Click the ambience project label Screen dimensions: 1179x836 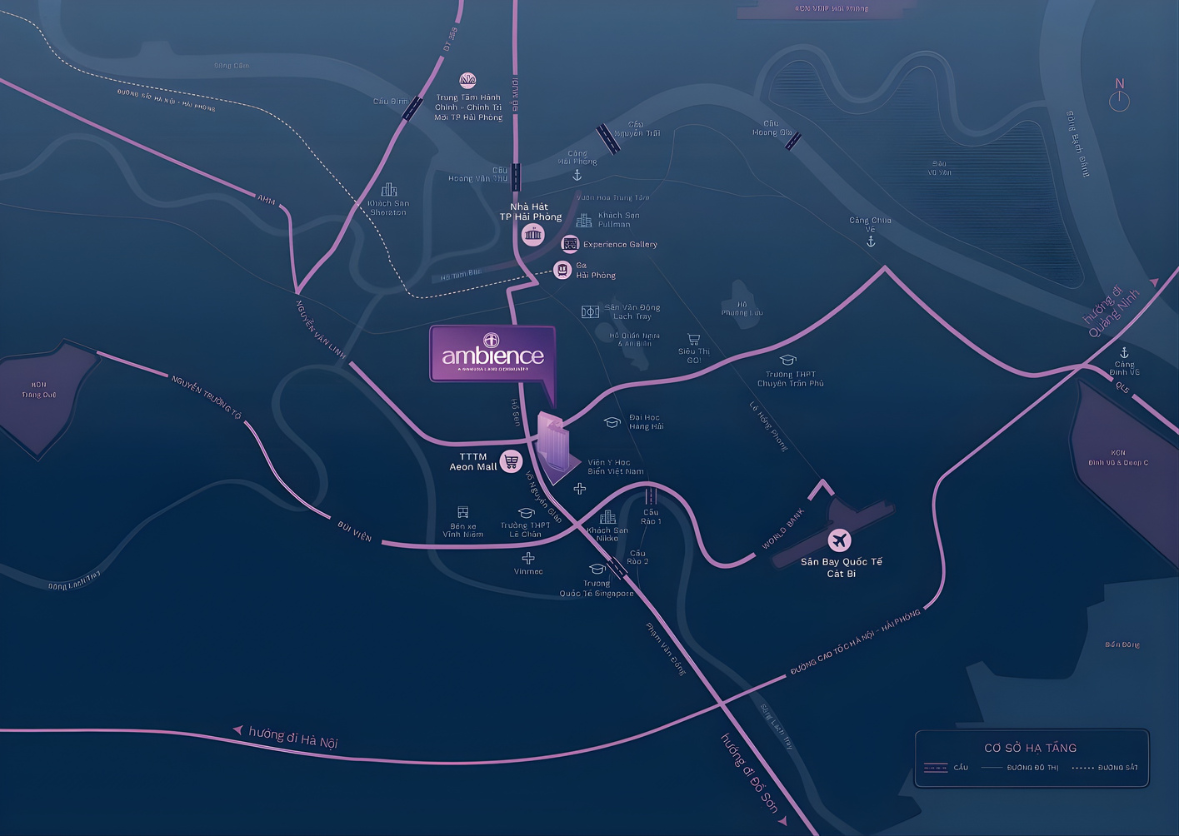(492, 355)
